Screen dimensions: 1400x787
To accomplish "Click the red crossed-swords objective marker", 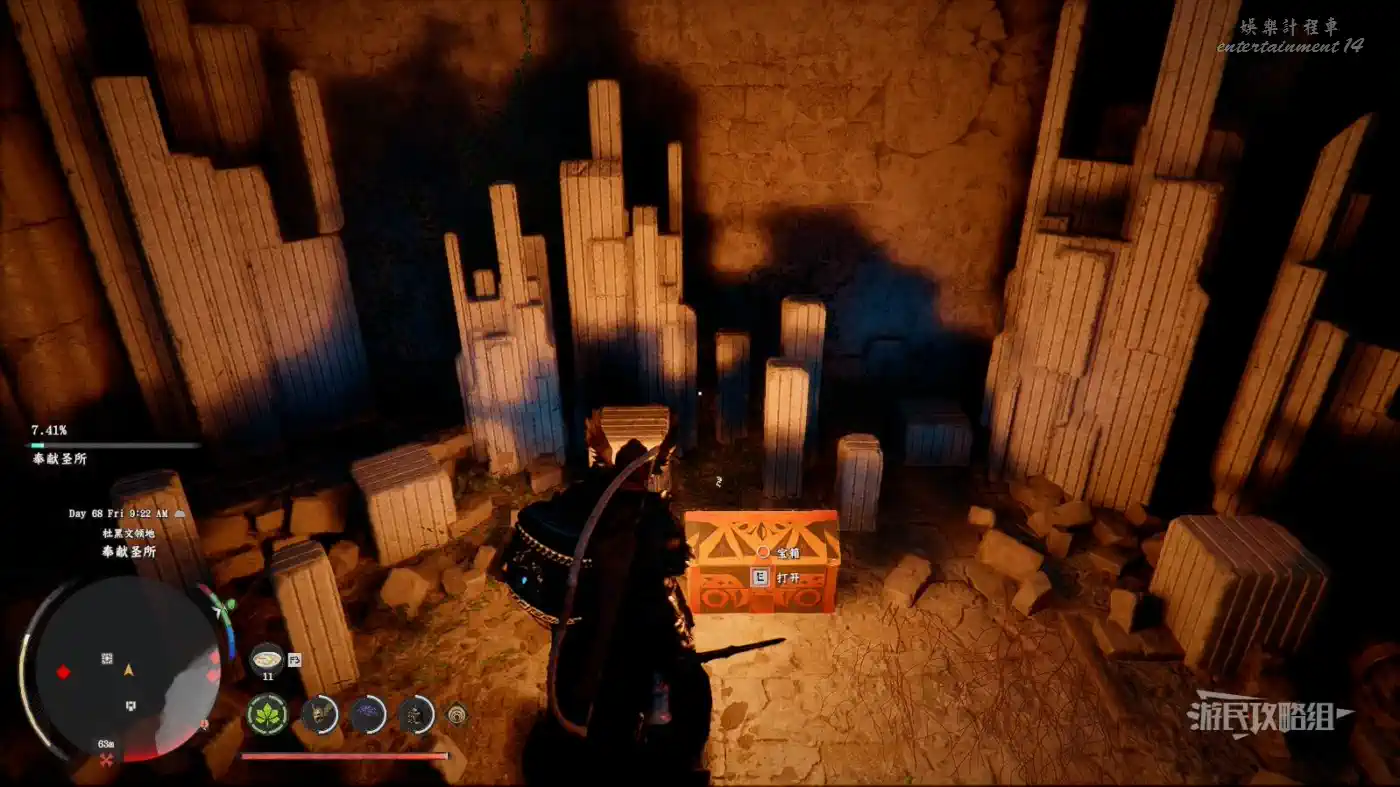I will pos(105,761).
